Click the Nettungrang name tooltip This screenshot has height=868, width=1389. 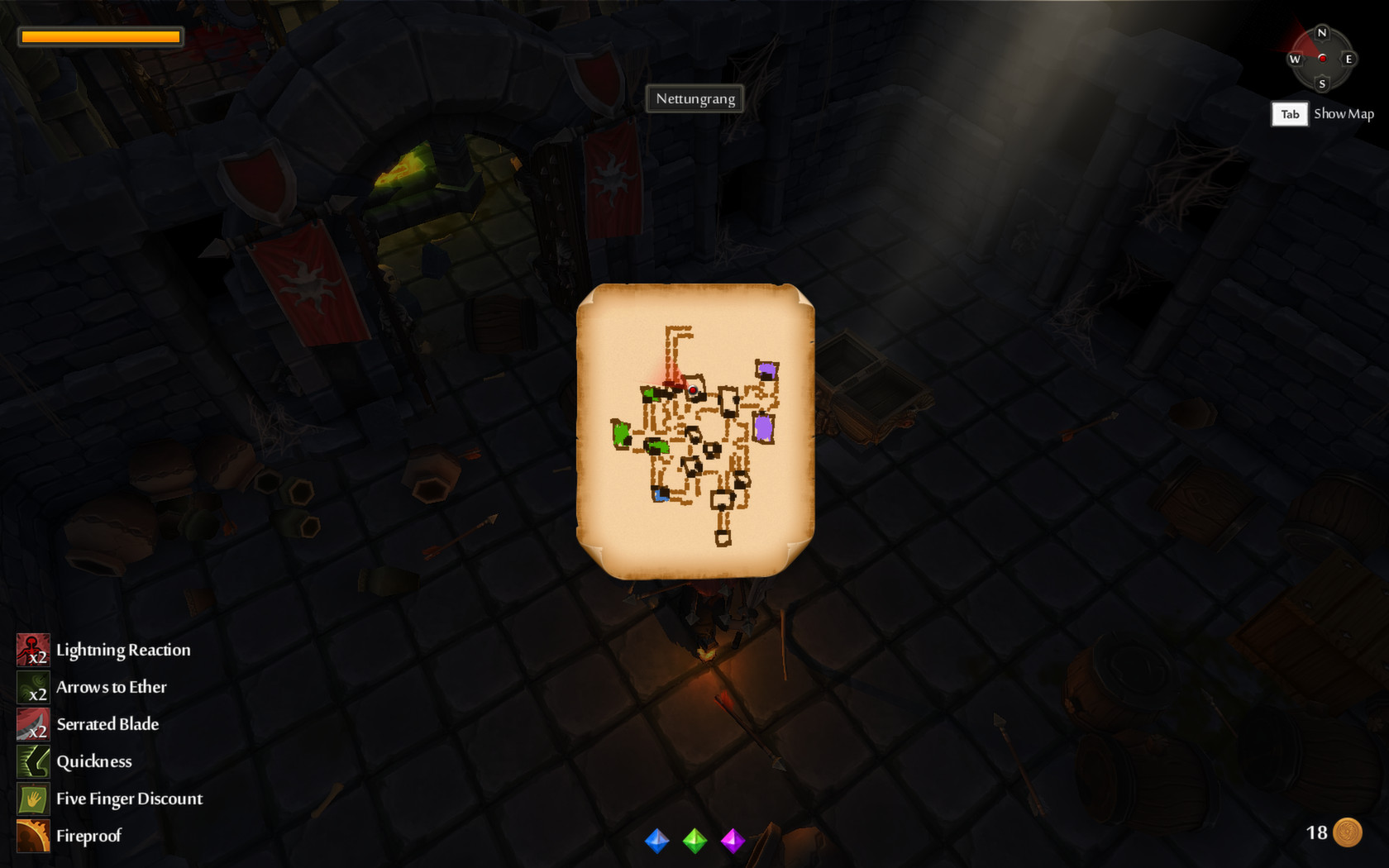point(694,98)
